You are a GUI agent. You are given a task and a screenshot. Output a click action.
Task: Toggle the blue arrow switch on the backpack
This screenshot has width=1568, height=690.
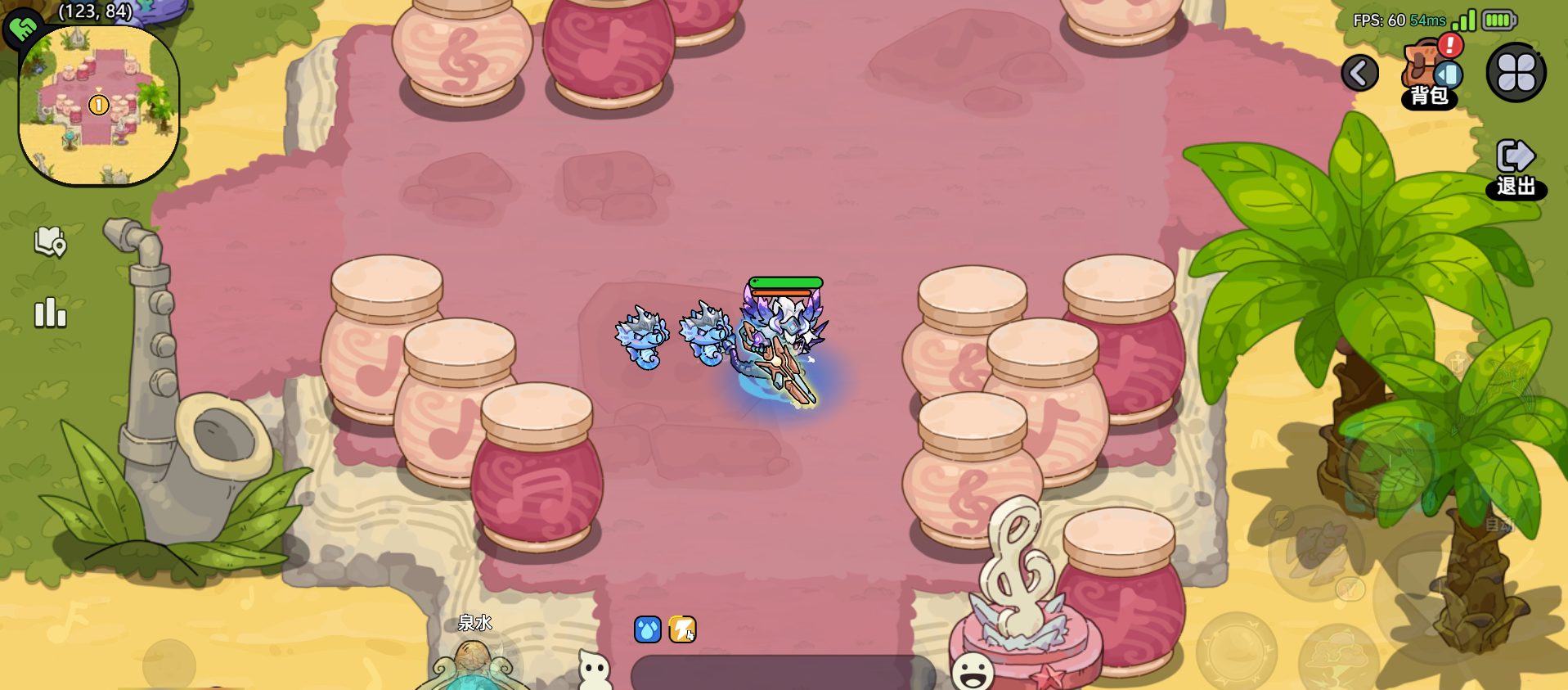[x=1447, y=74]
